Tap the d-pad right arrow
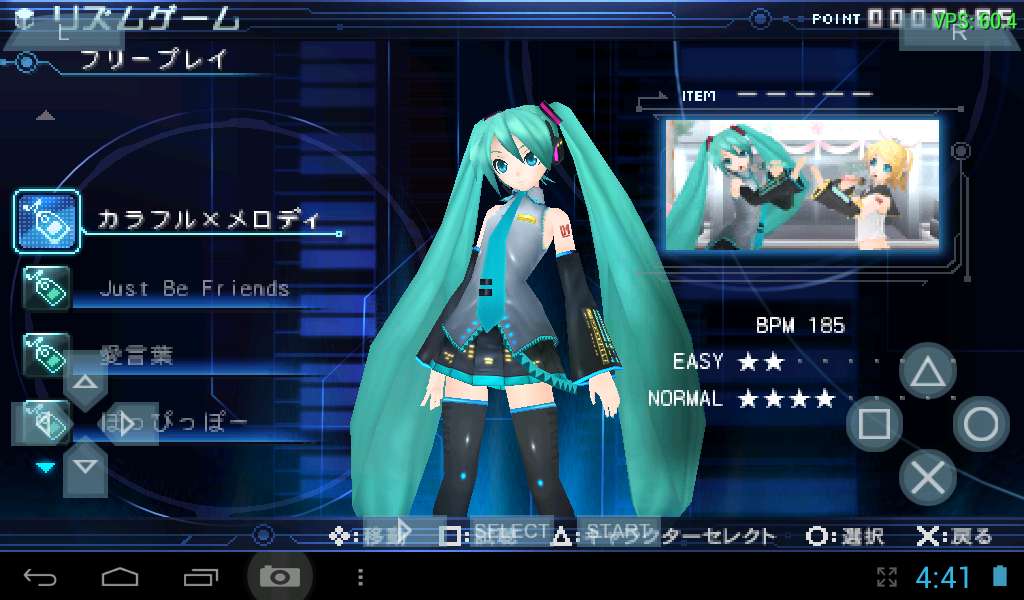This screenshot has height=600, width=1024. coord(127,425)
